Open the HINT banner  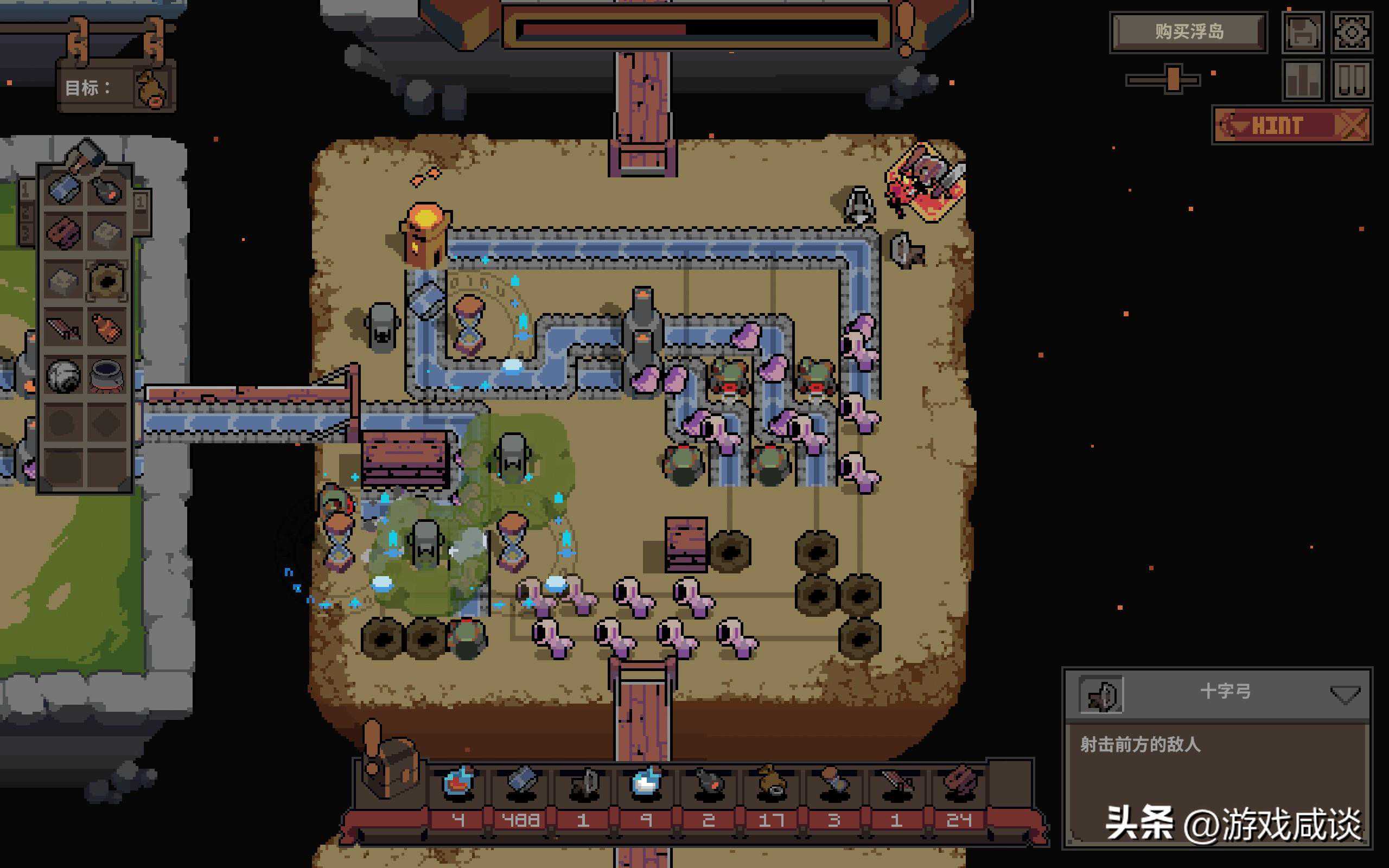pos(1291,125)
